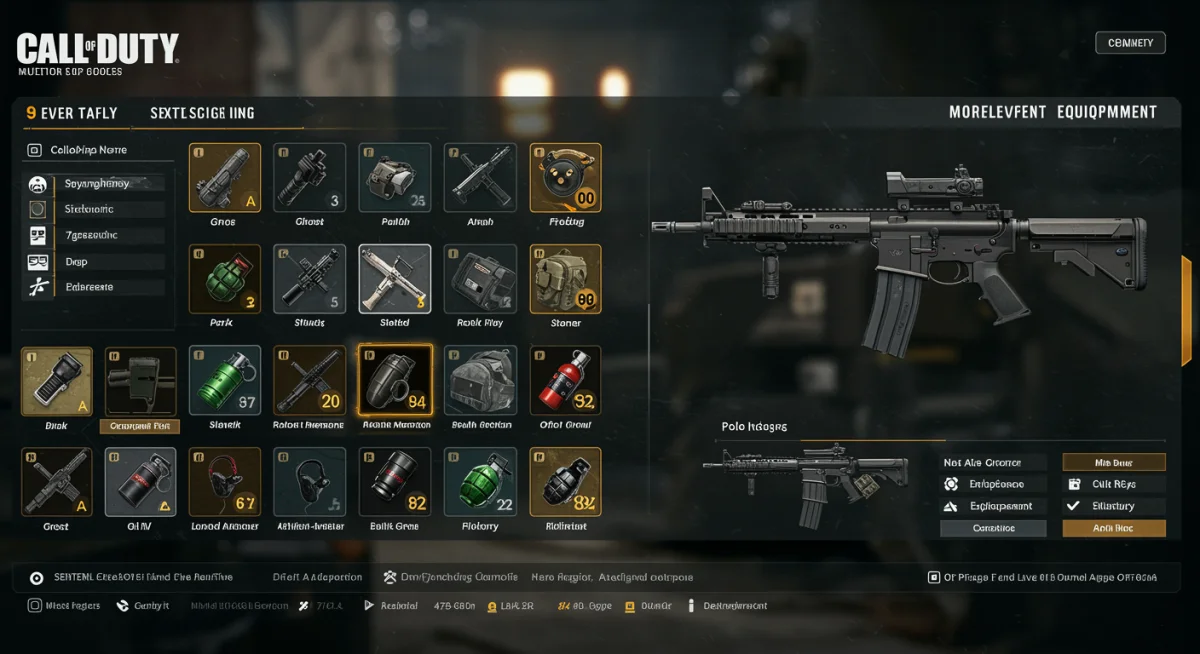Select the smiley face row in the category list
The height and width of the screenshot is (654, 1200).
click(38, 184)
